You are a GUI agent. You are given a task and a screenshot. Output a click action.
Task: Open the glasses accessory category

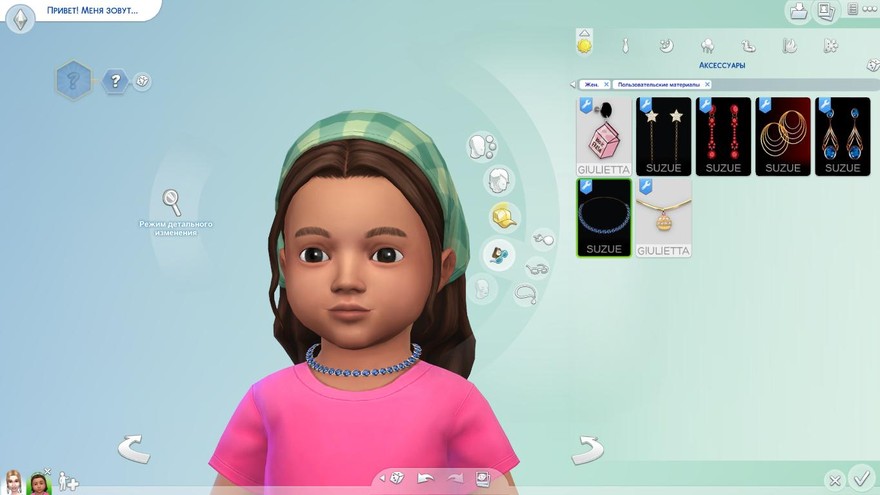tap(539, 268)
